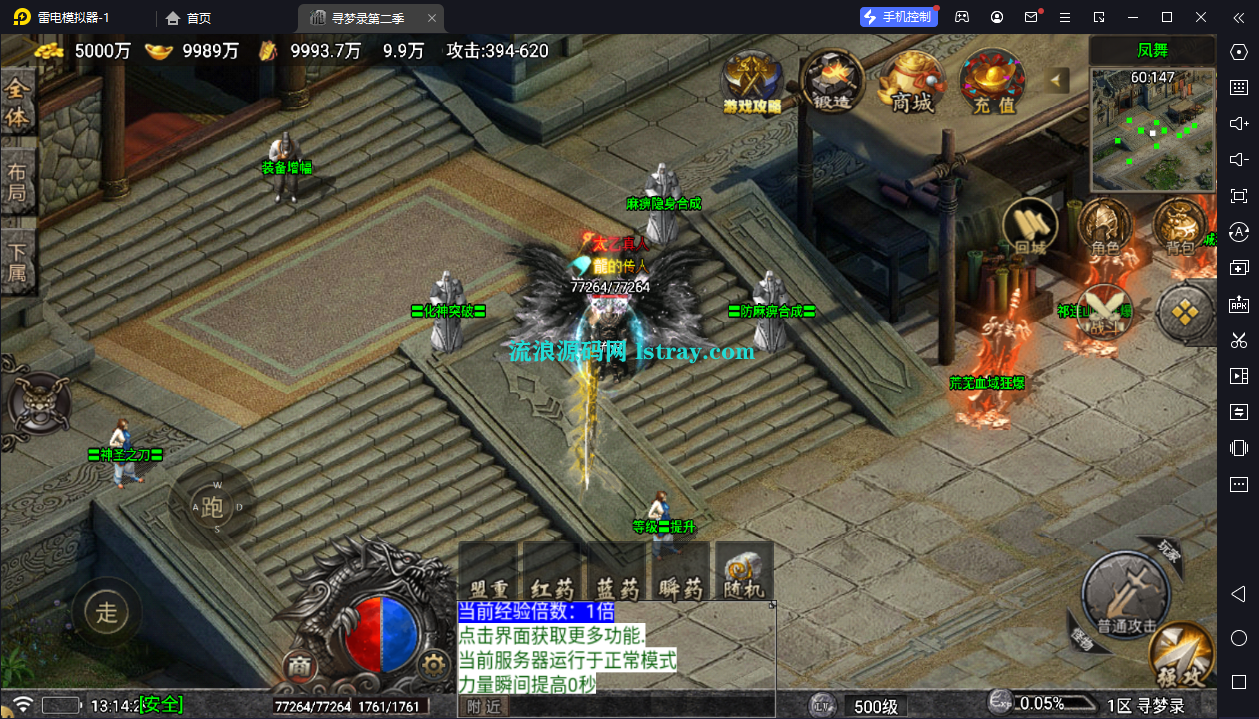
Task: Open the 背包 backpack
Action: [1180, 226]
